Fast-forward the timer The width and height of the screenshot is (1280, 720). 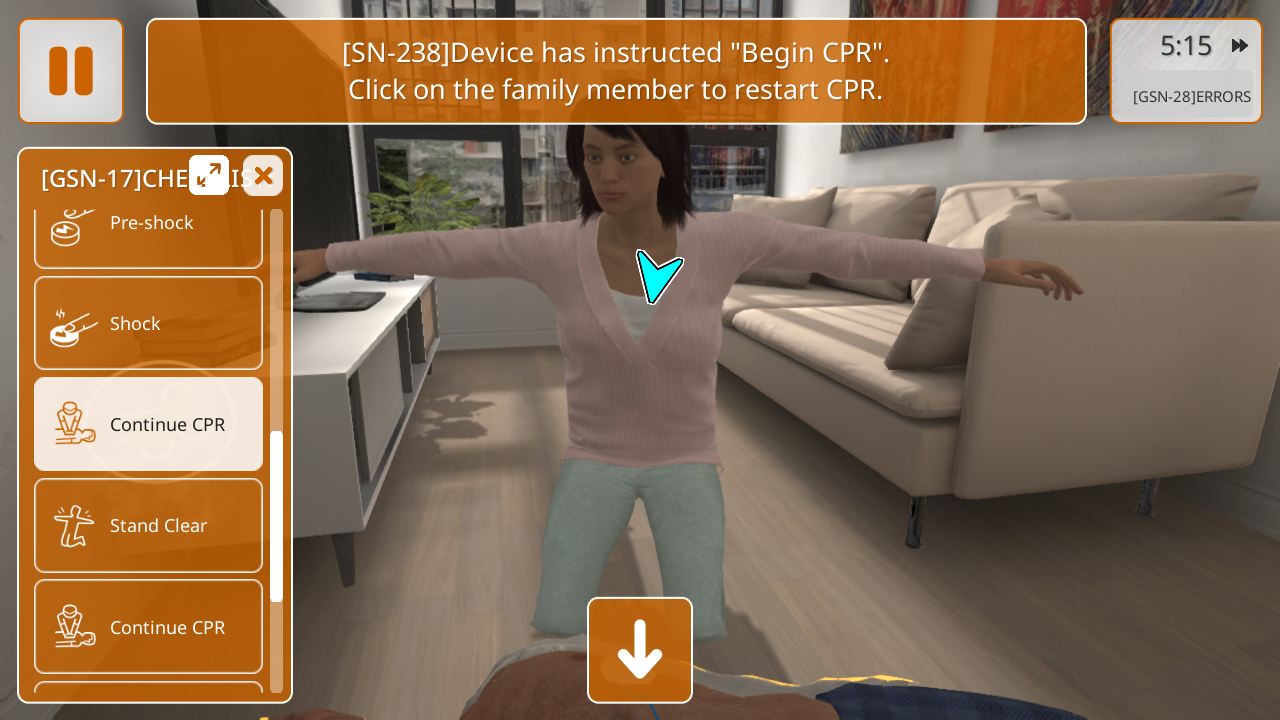click(x=1239, y=46)
